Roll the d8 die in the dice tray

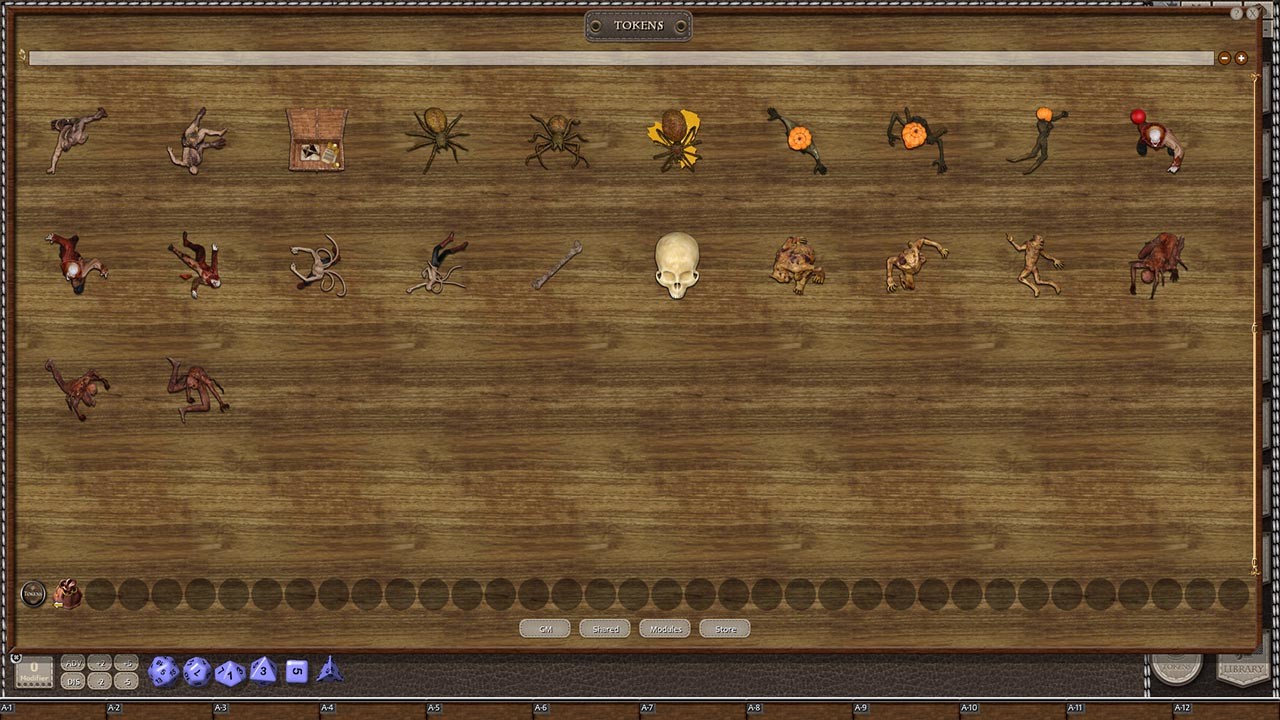(262, 672)
